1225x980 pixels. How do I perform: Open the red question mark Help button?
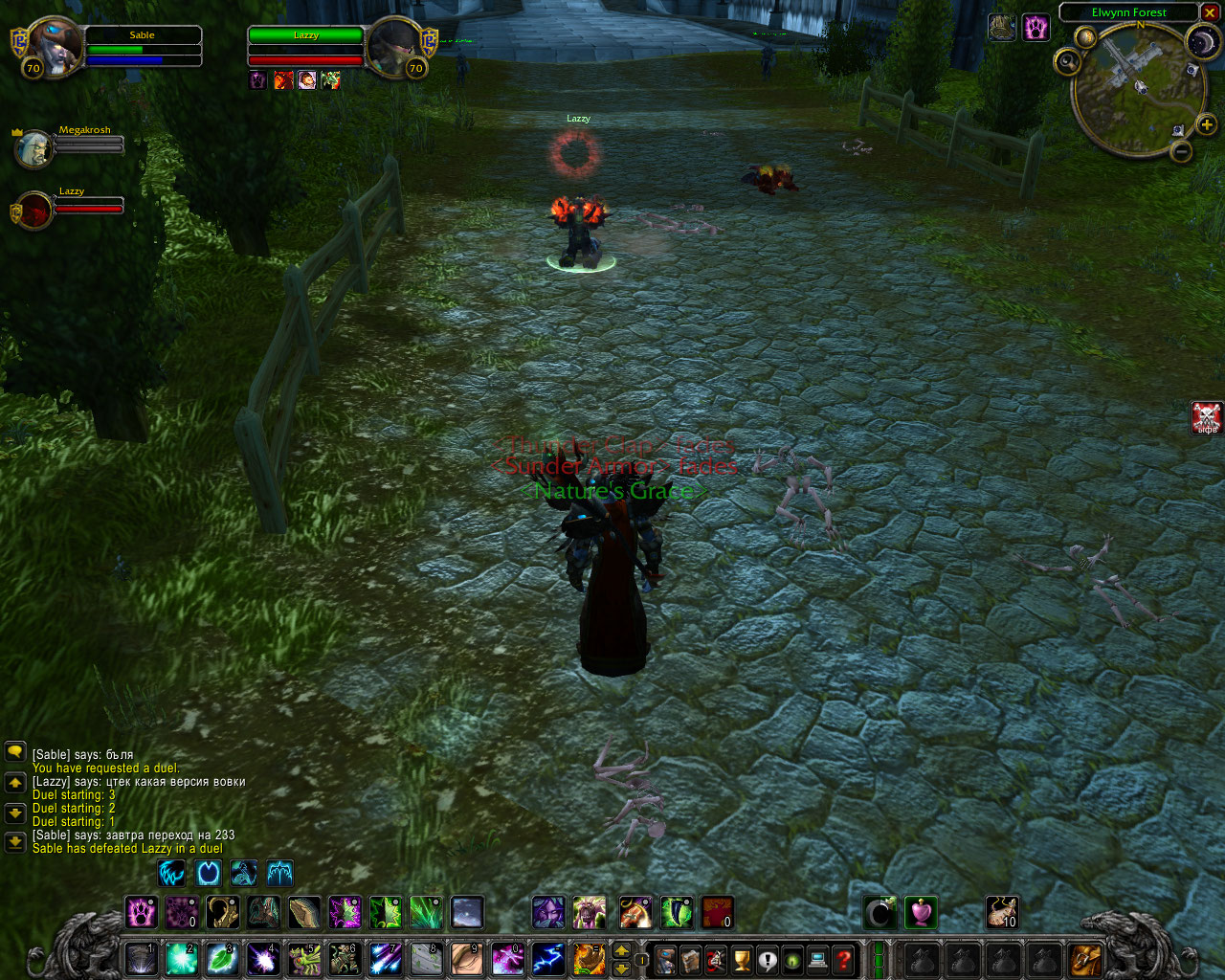[x=843, y=959]
